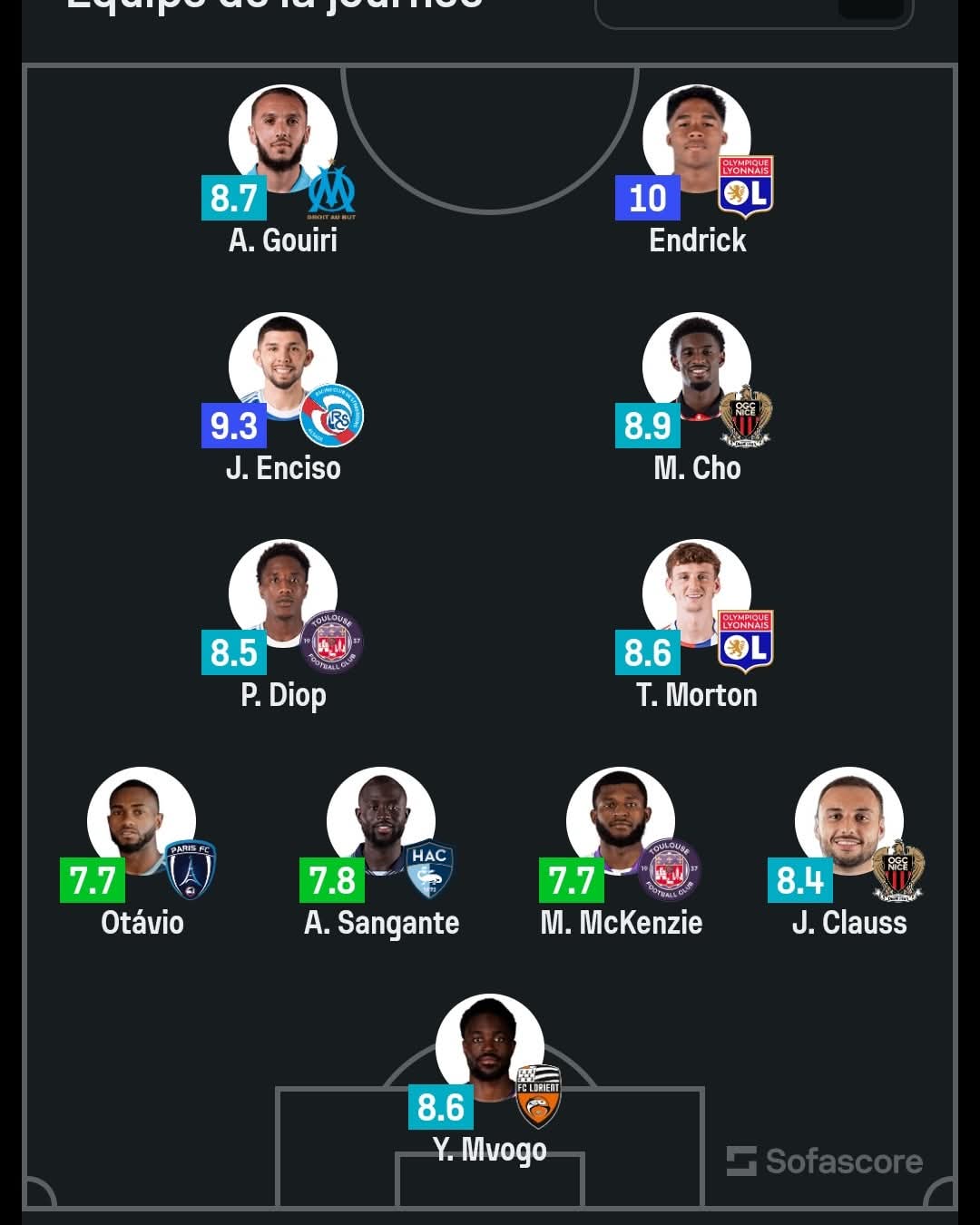Open T. Morton's player profile
980x1225 pixels.
point(696,594)
